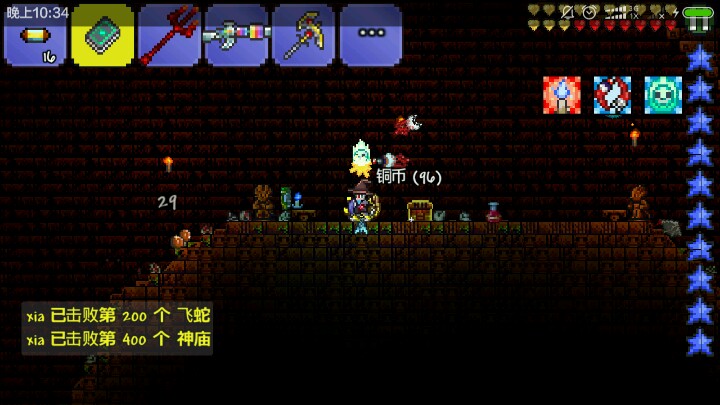Tap the red fish pet buff icon
This screenshot has width=720, height=405.
[612, 94]
